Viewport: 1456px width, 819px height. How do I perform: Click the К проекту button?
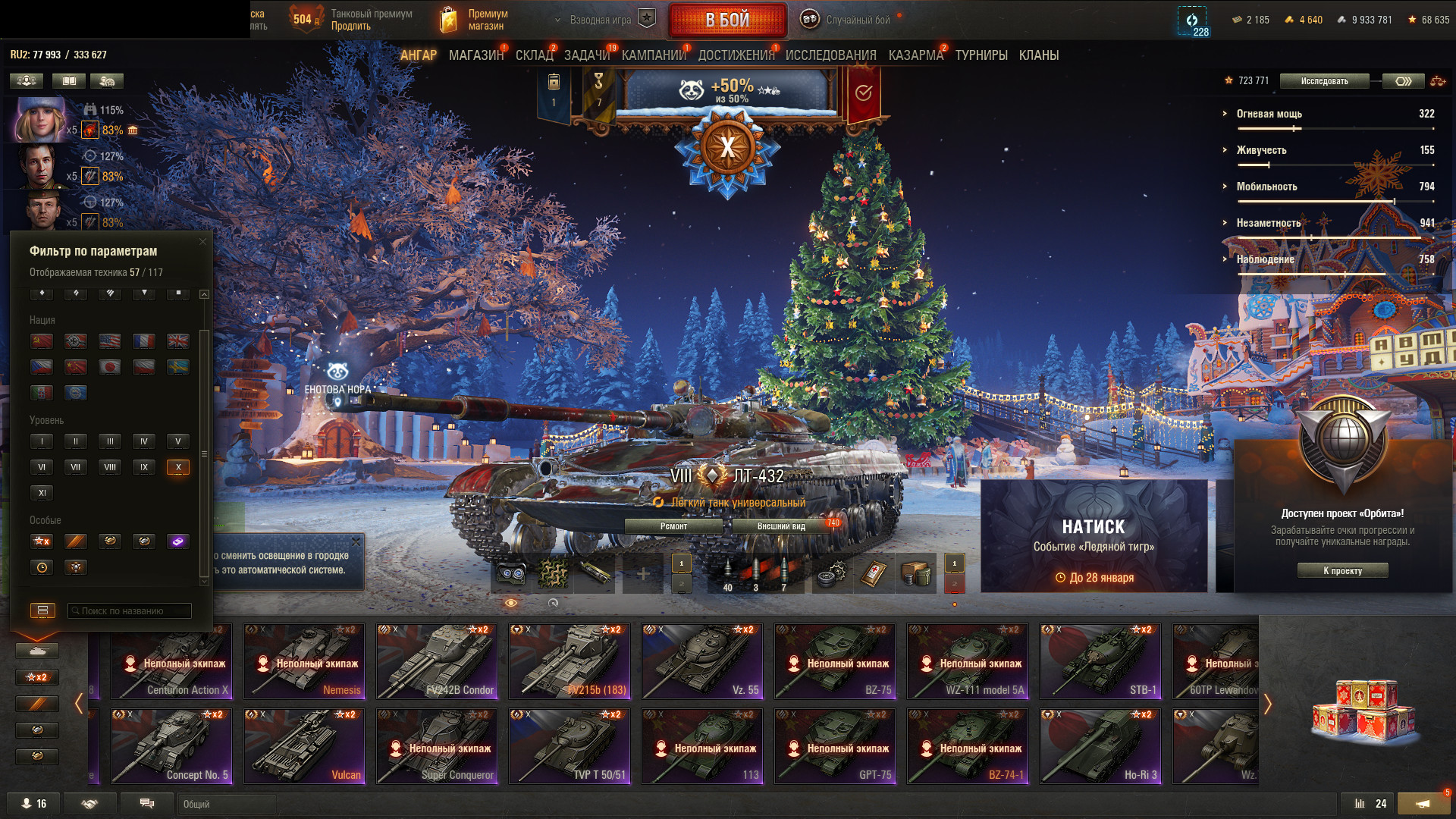(1342, 571)
